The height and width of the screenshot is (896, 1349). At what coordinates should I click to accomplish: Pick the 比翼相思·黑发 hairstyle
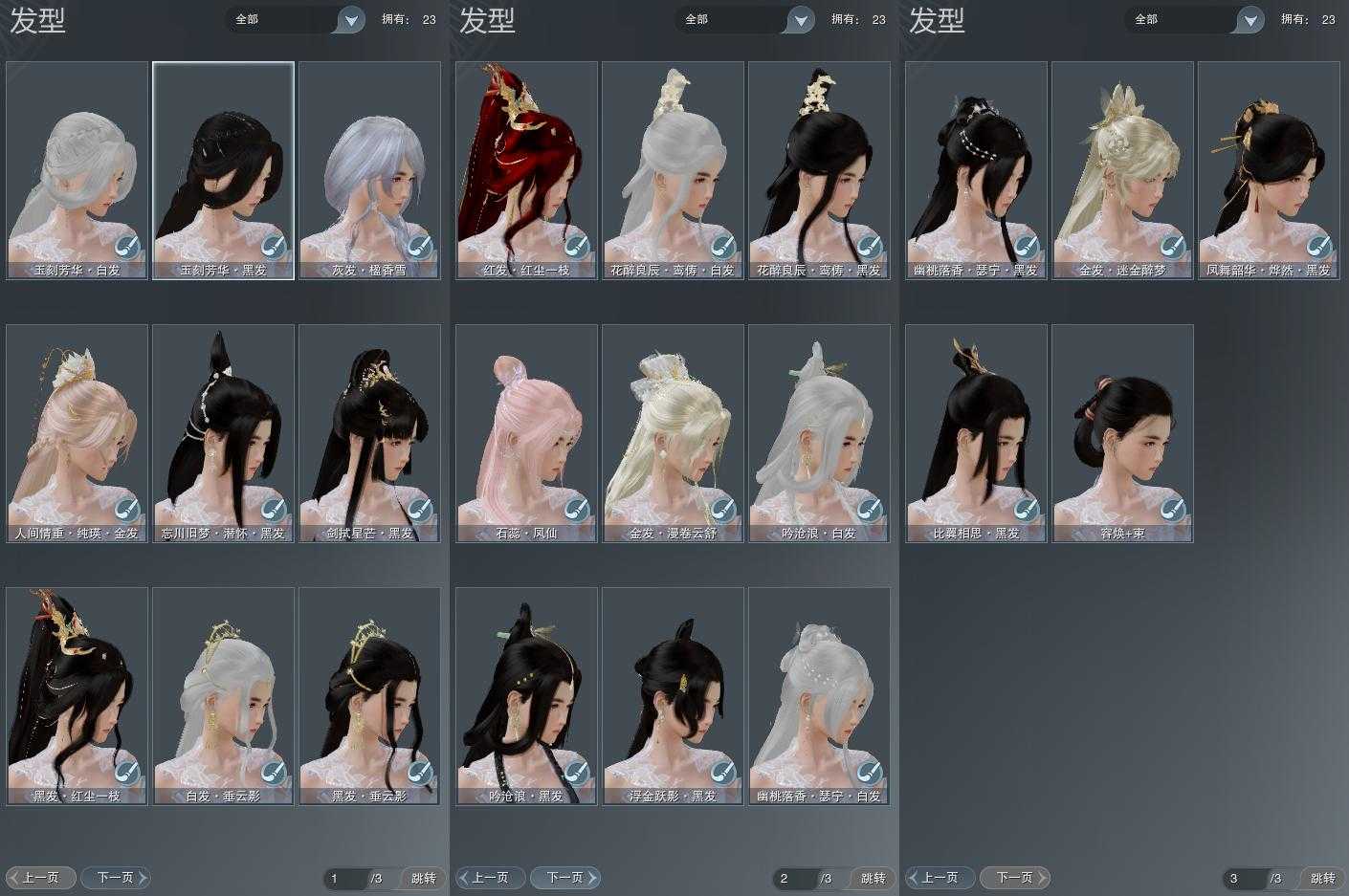pos(977,433)
